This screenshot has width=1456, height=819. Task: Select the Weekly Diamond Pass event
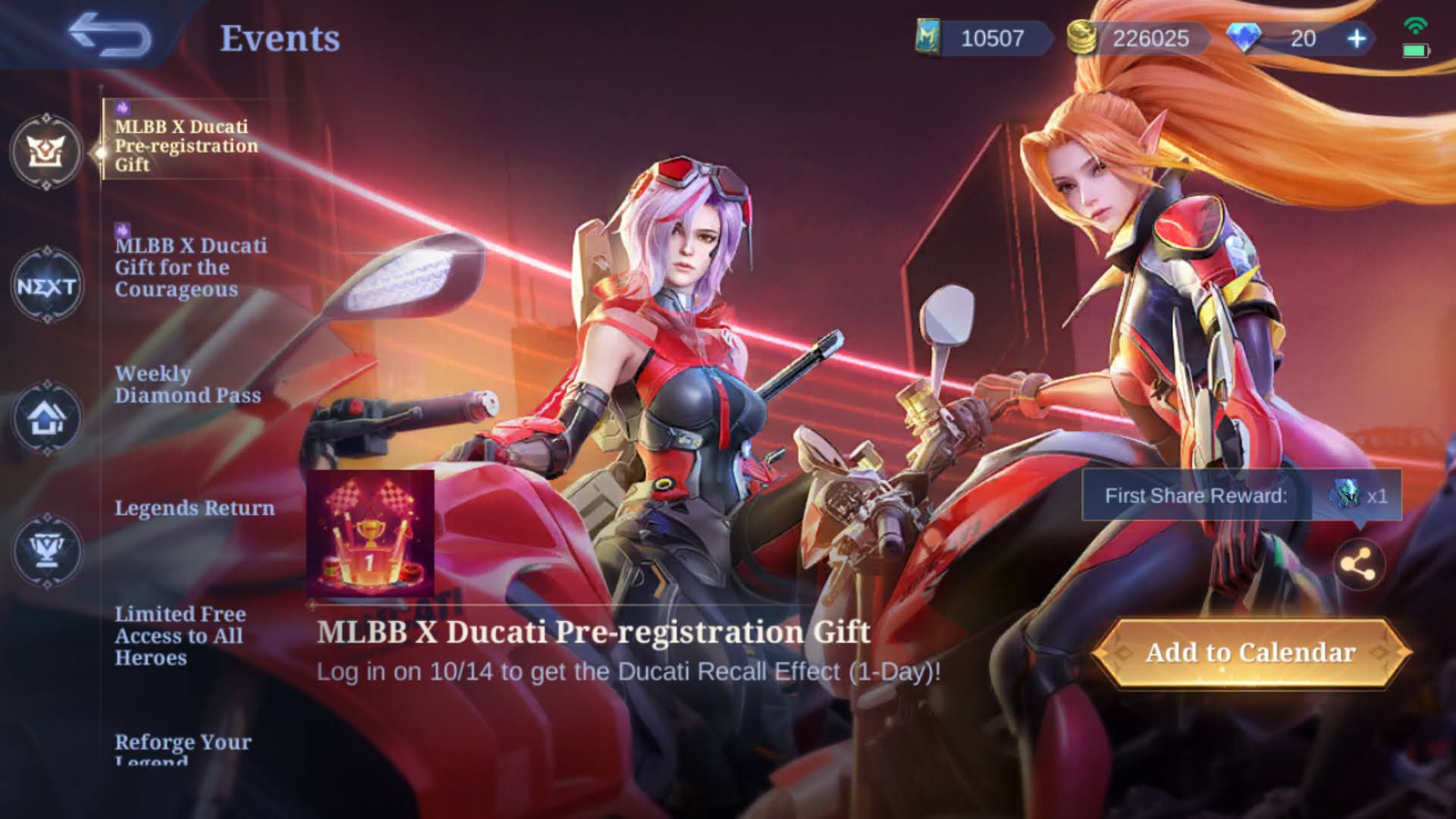tap(188, 384)
